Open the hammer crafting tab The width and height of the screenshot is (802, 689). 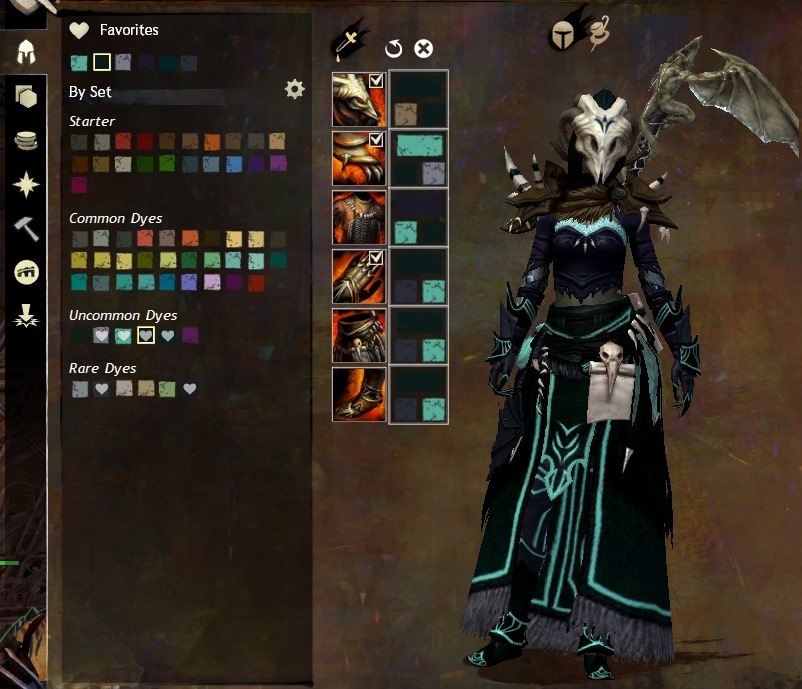27,228
